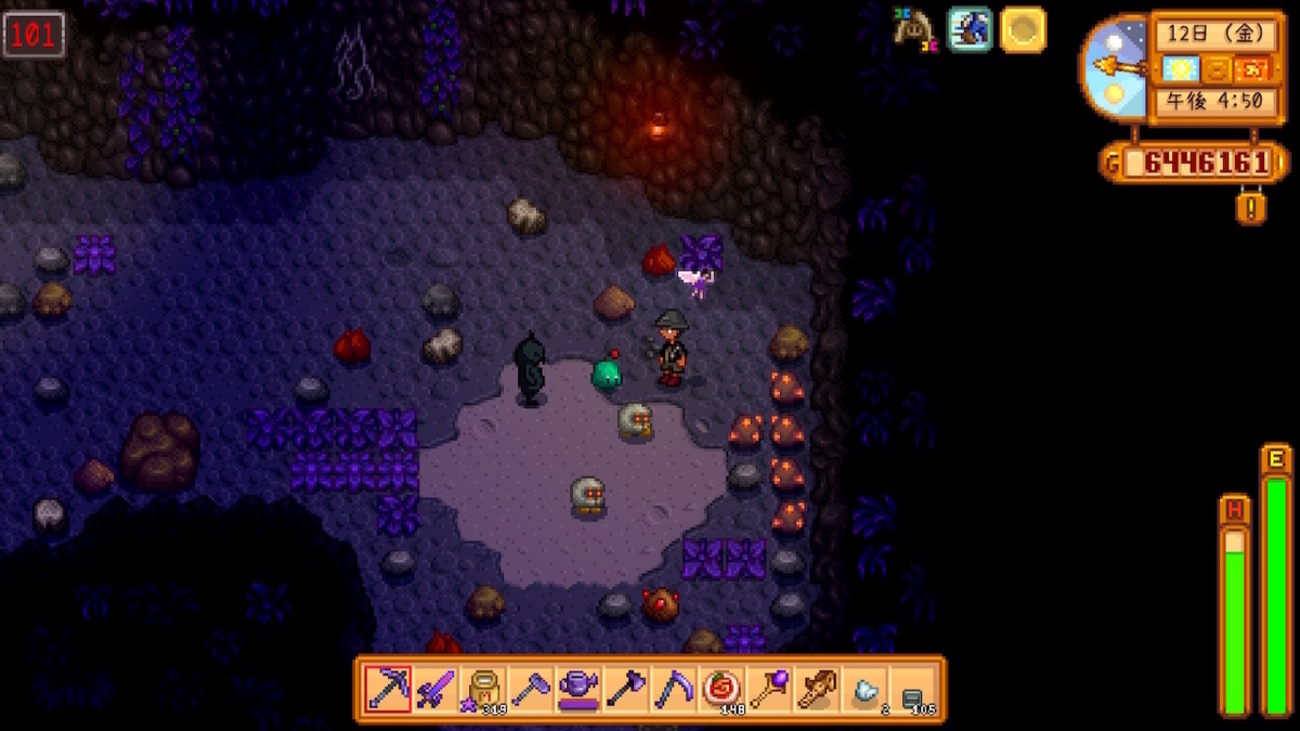Viewport: 1300px width, 731px height.
Task: Select the pickaxe in the hotbar
Action: pyautogui.click(x=387, y=689)
